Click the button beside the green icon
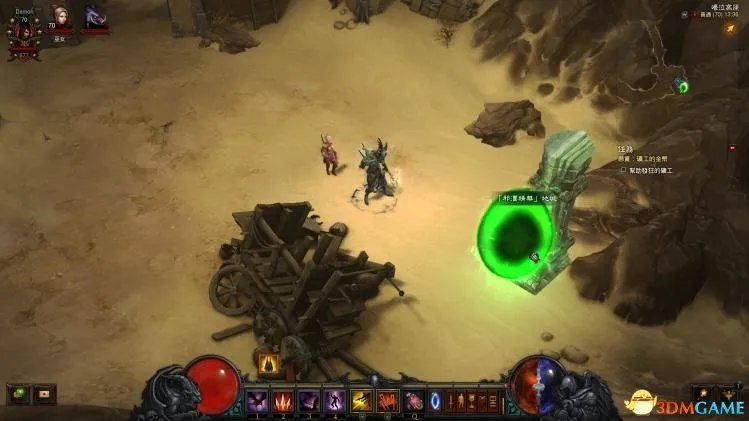 (x=44, y=394)
